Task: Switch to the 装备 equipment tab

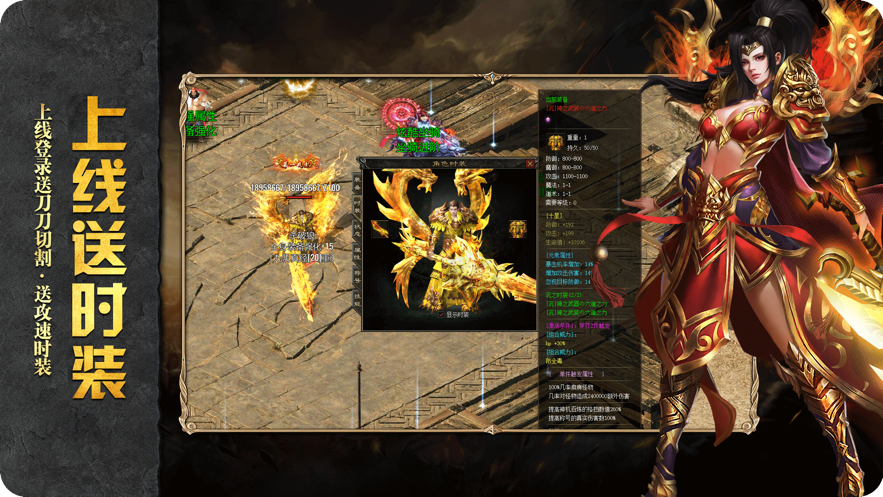Action: point(358,181)
